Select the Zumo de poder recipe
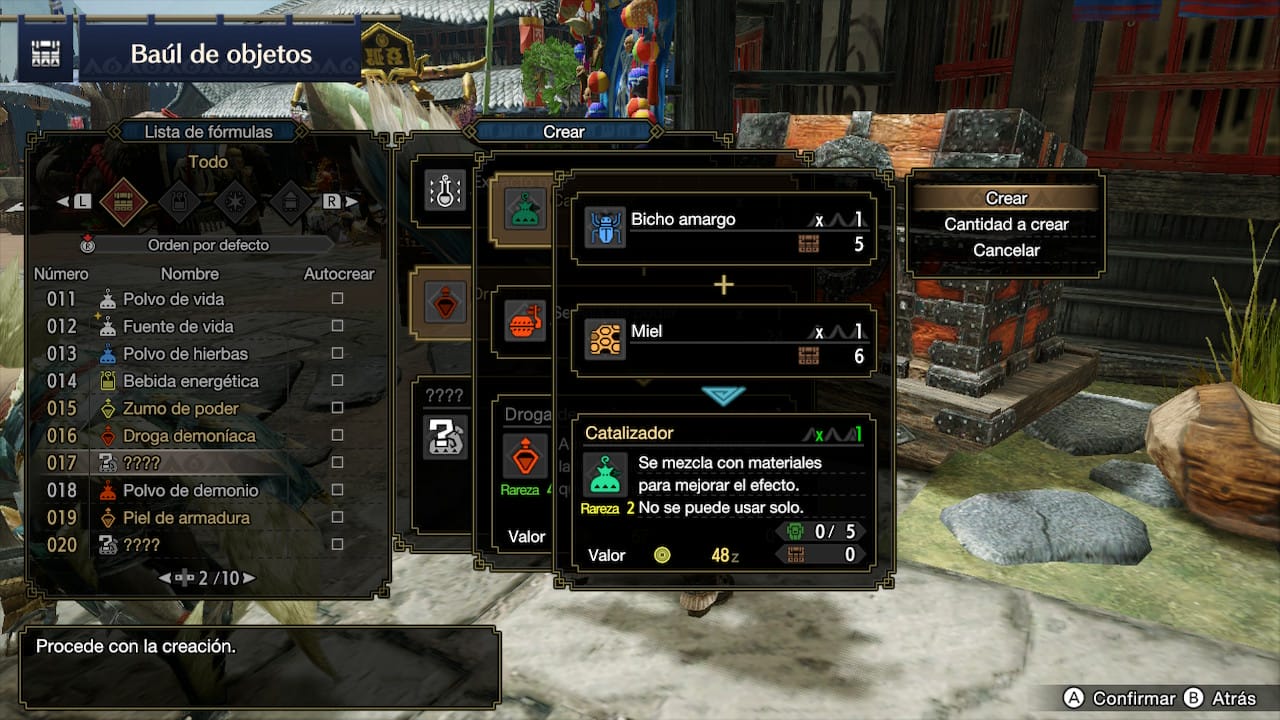The height and width of the screenshot is (720, 1280). click(181, 408)
